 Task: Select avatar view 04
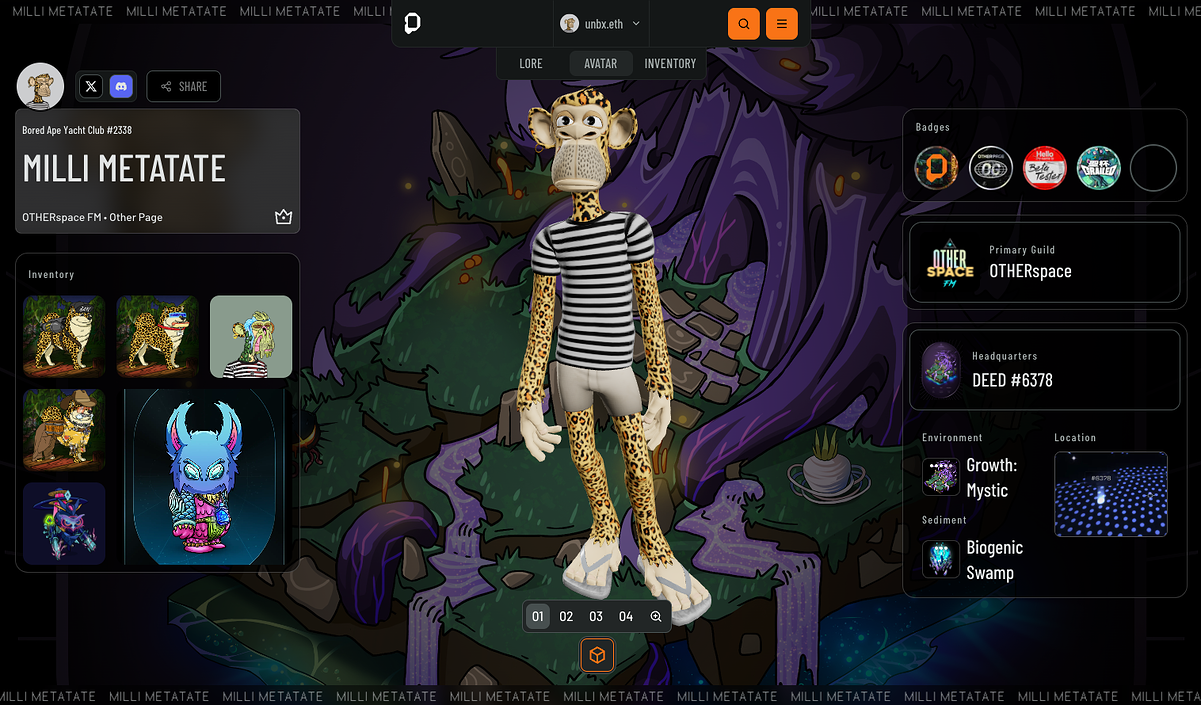(626, 617)
